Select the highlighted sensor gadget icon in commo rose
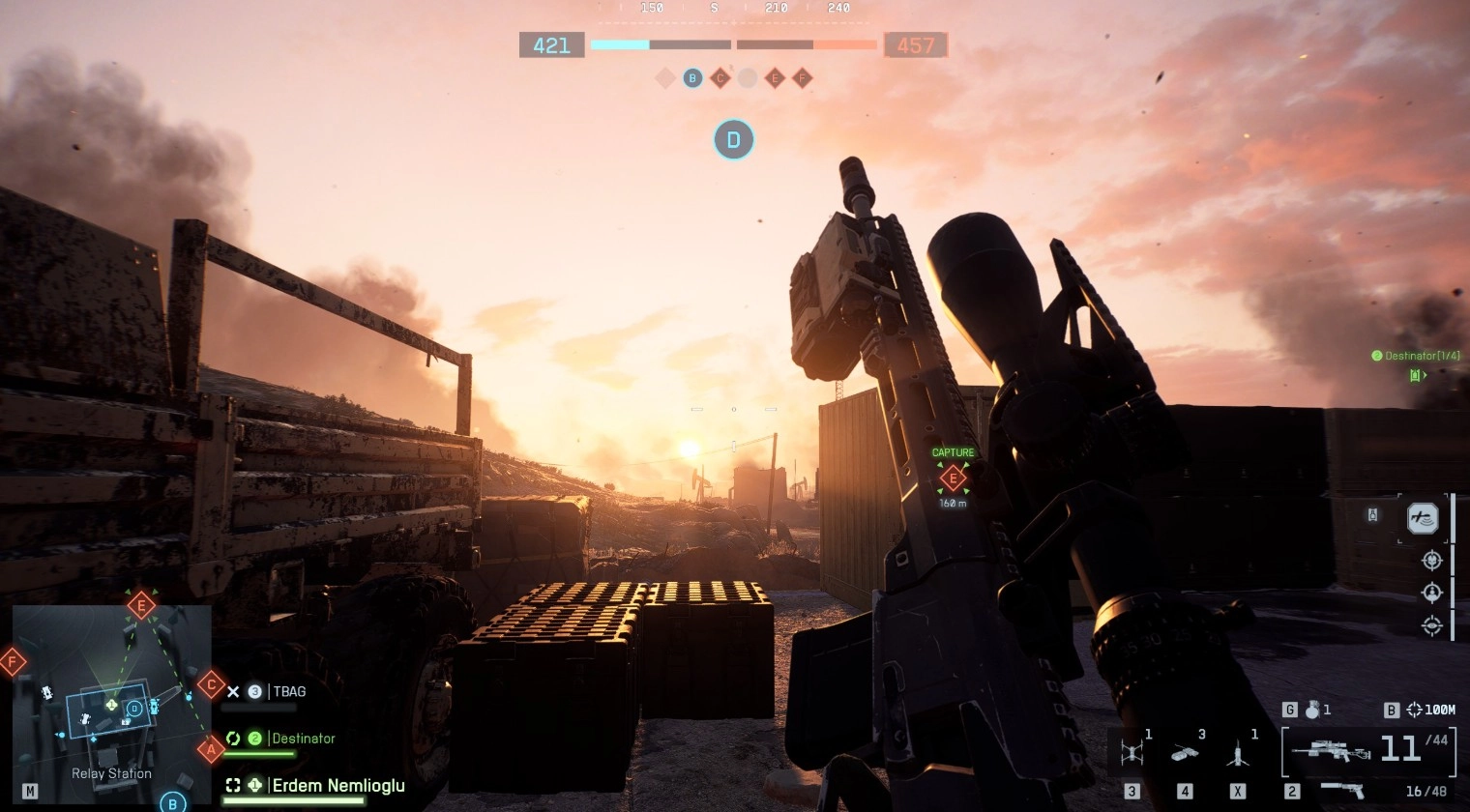 (1422, 518)
